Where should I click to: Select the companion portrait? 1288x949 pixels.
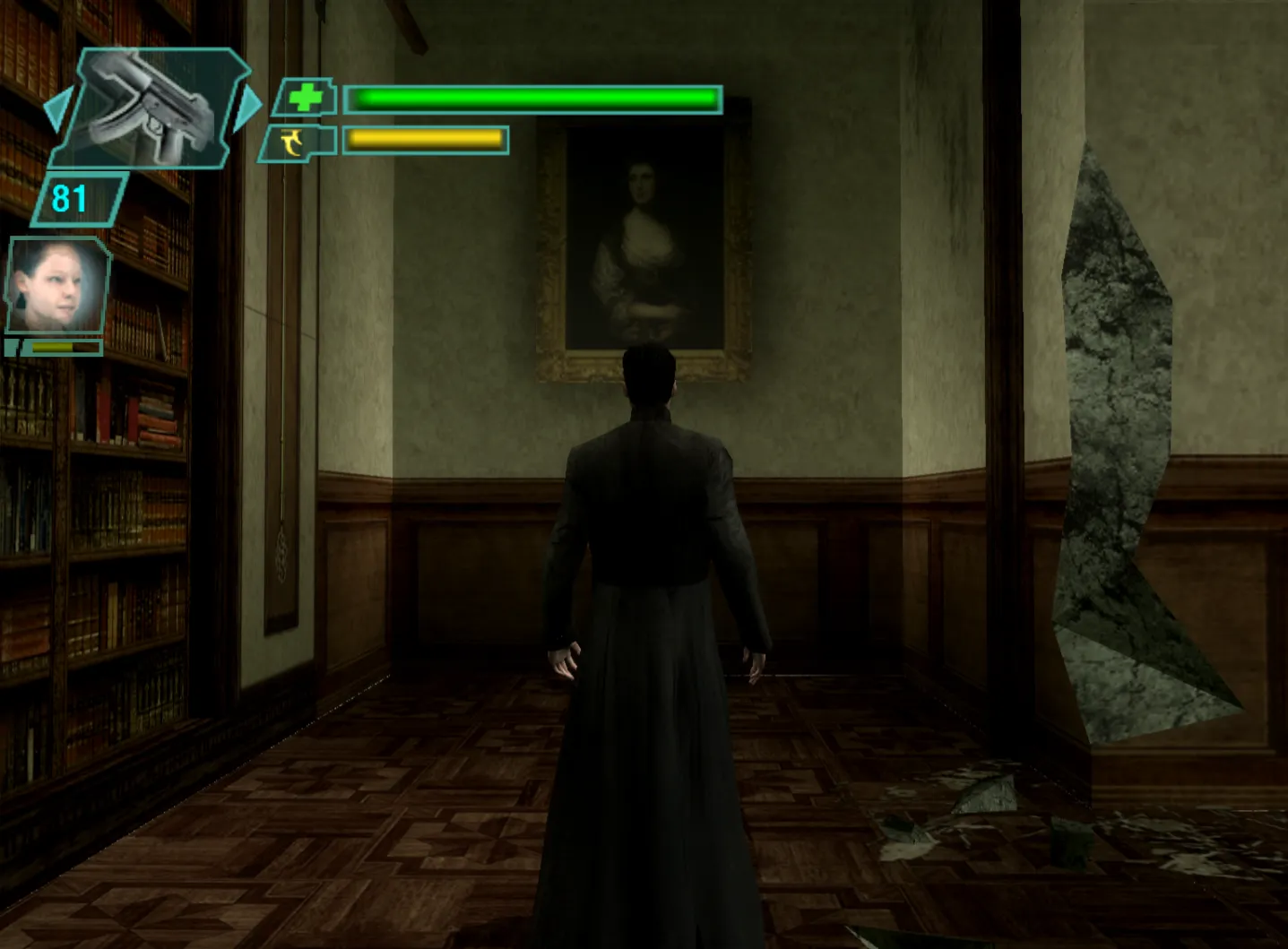pyautogui.click(x=57, y=285)
